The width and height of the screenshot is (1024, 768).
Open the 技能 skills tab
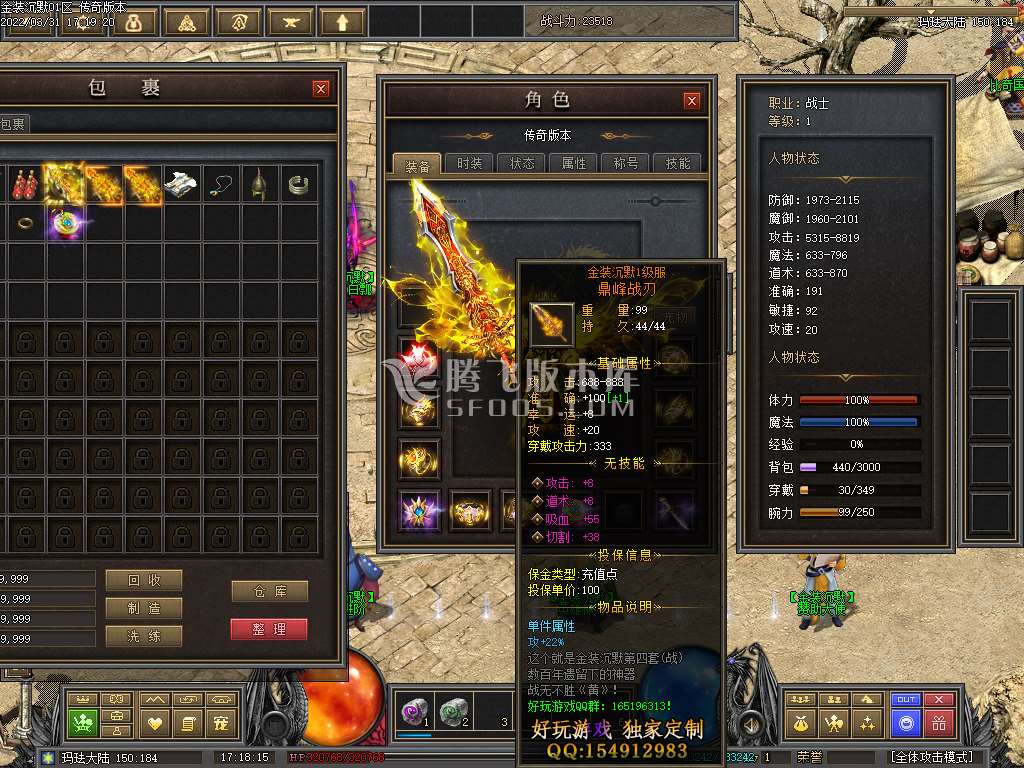point(677,164)
